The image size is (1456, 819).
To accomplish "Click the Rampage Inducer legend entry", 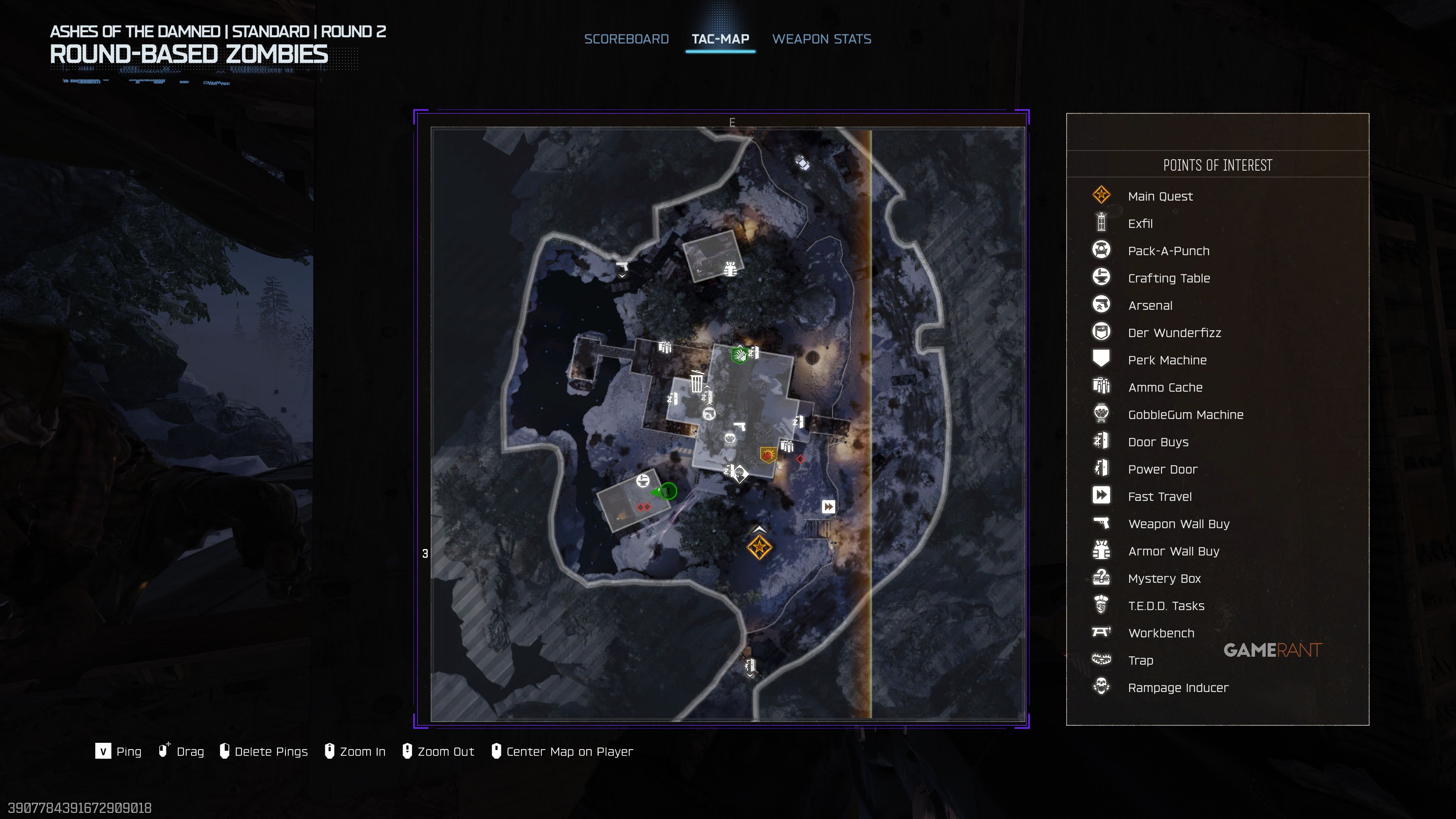I will point(1178,688).
